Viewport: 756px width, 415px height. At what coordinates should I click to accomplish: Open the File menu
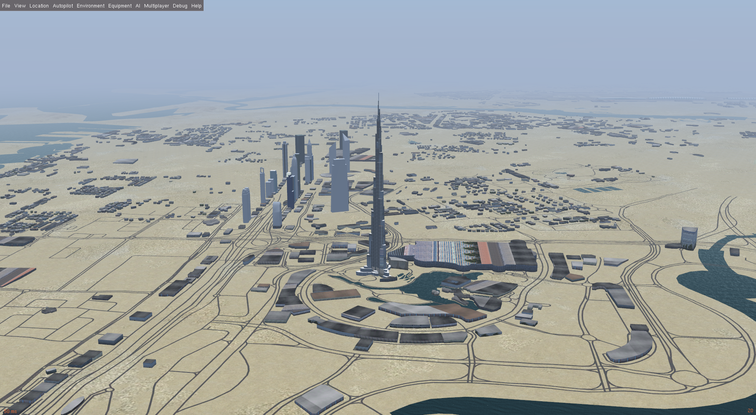tap(6, 5)
